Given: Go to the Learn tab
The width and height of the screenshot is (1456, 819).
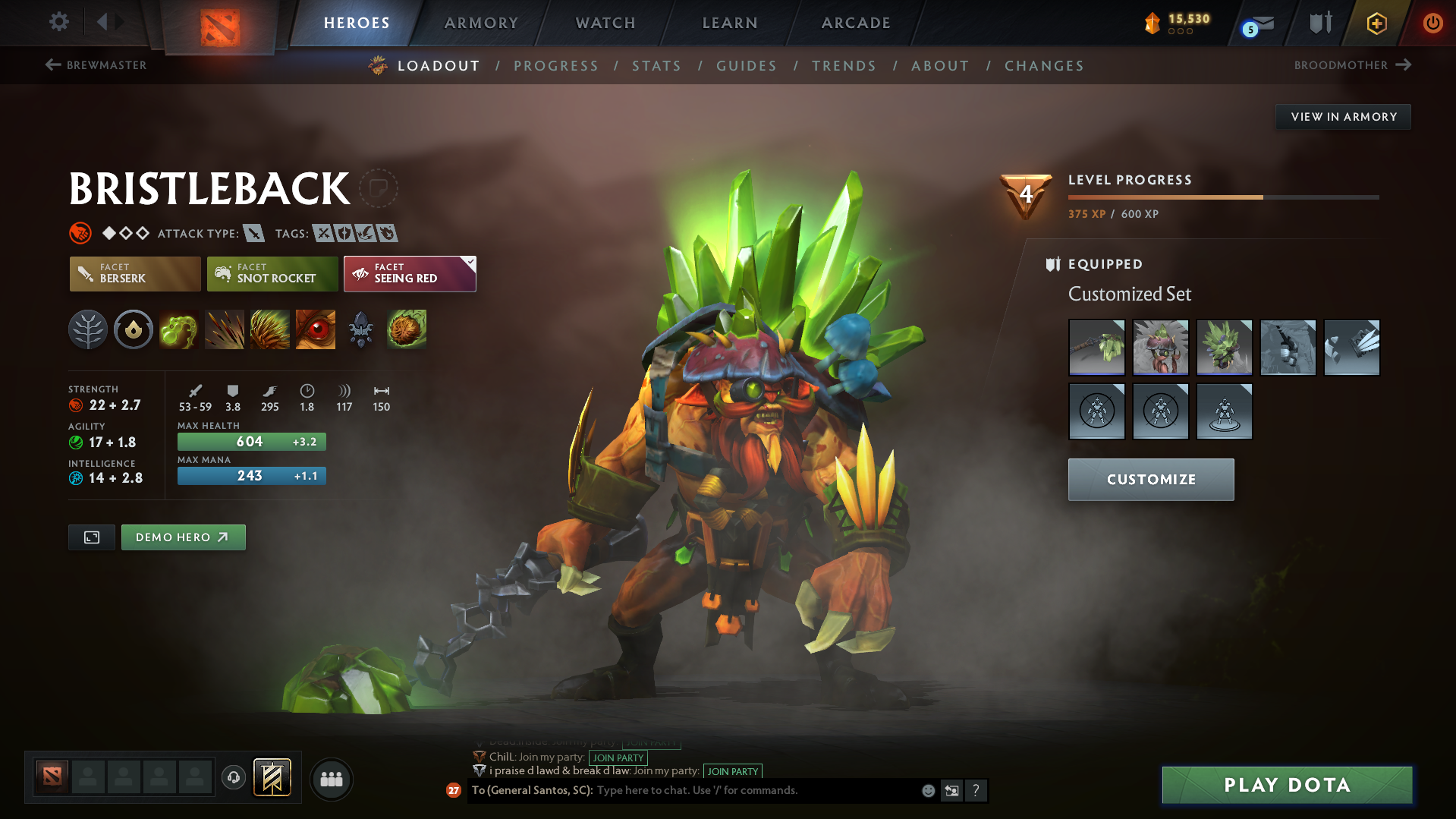Looking at the screenshot, I should (x=730, y=23).
